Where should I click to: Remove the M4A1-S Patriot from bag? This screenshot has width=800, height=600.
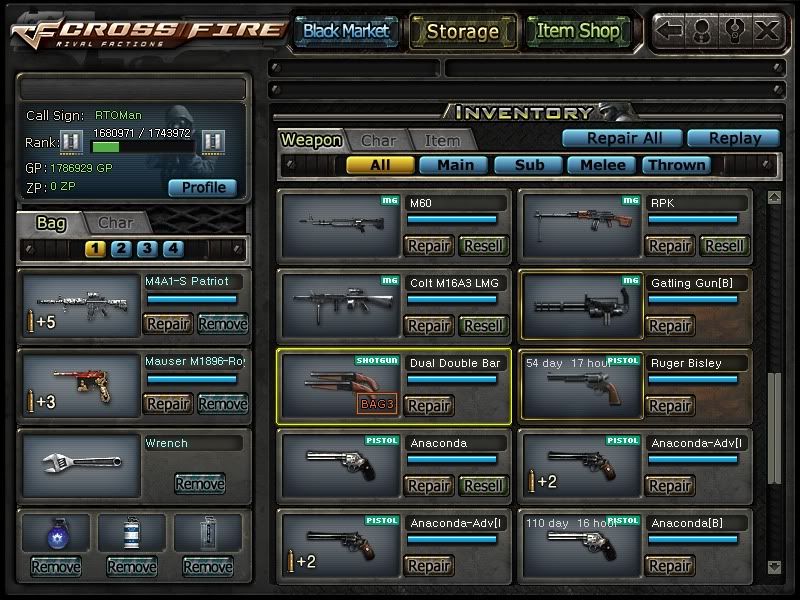pos(222,323)
